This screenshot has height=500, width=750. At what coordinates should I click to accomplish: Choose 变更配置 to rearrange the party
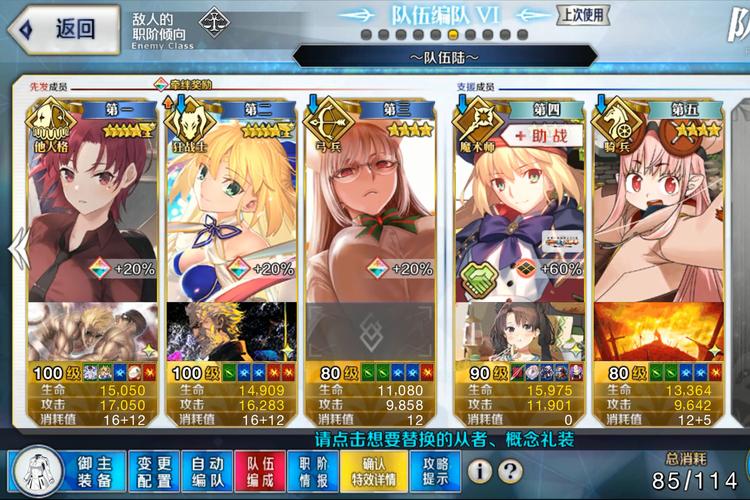coord(155,469)
